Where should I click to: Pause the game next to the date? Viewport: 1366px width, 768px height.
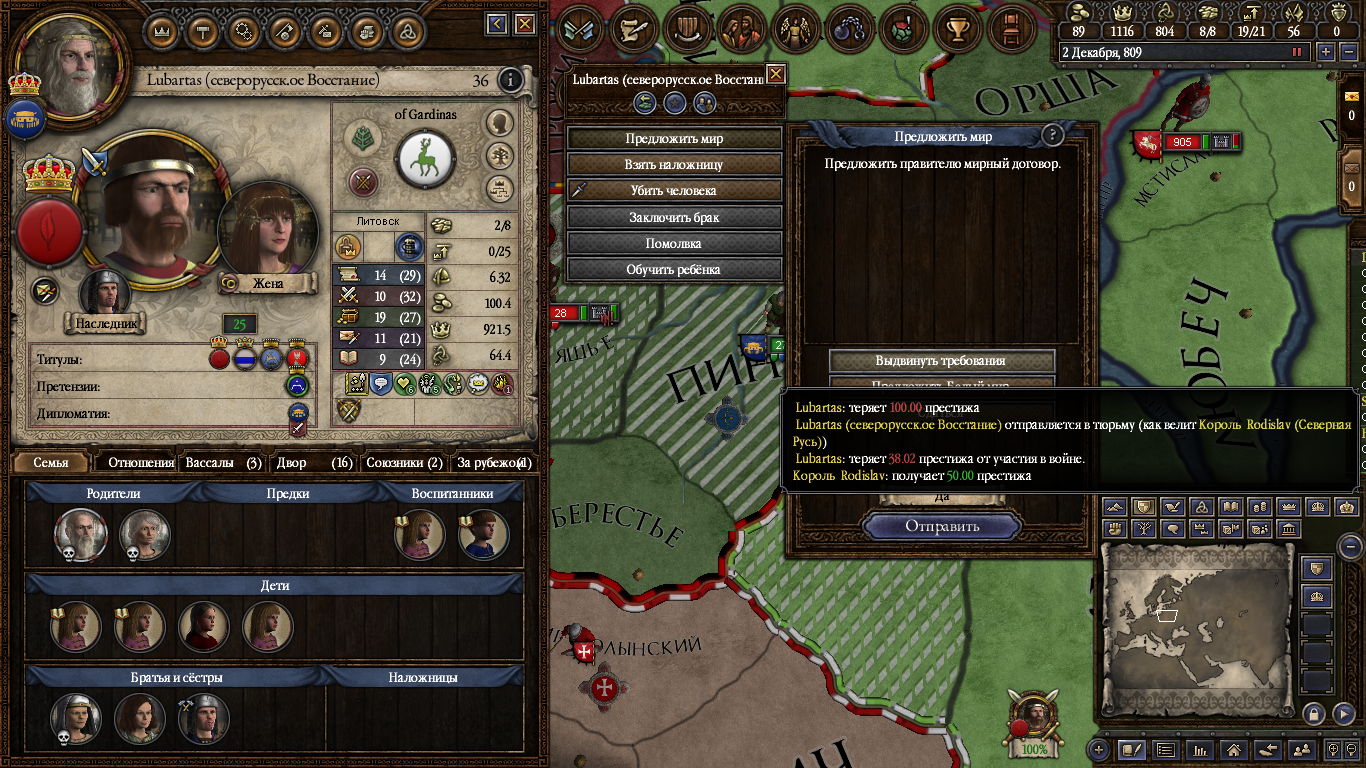[1298, 52]
